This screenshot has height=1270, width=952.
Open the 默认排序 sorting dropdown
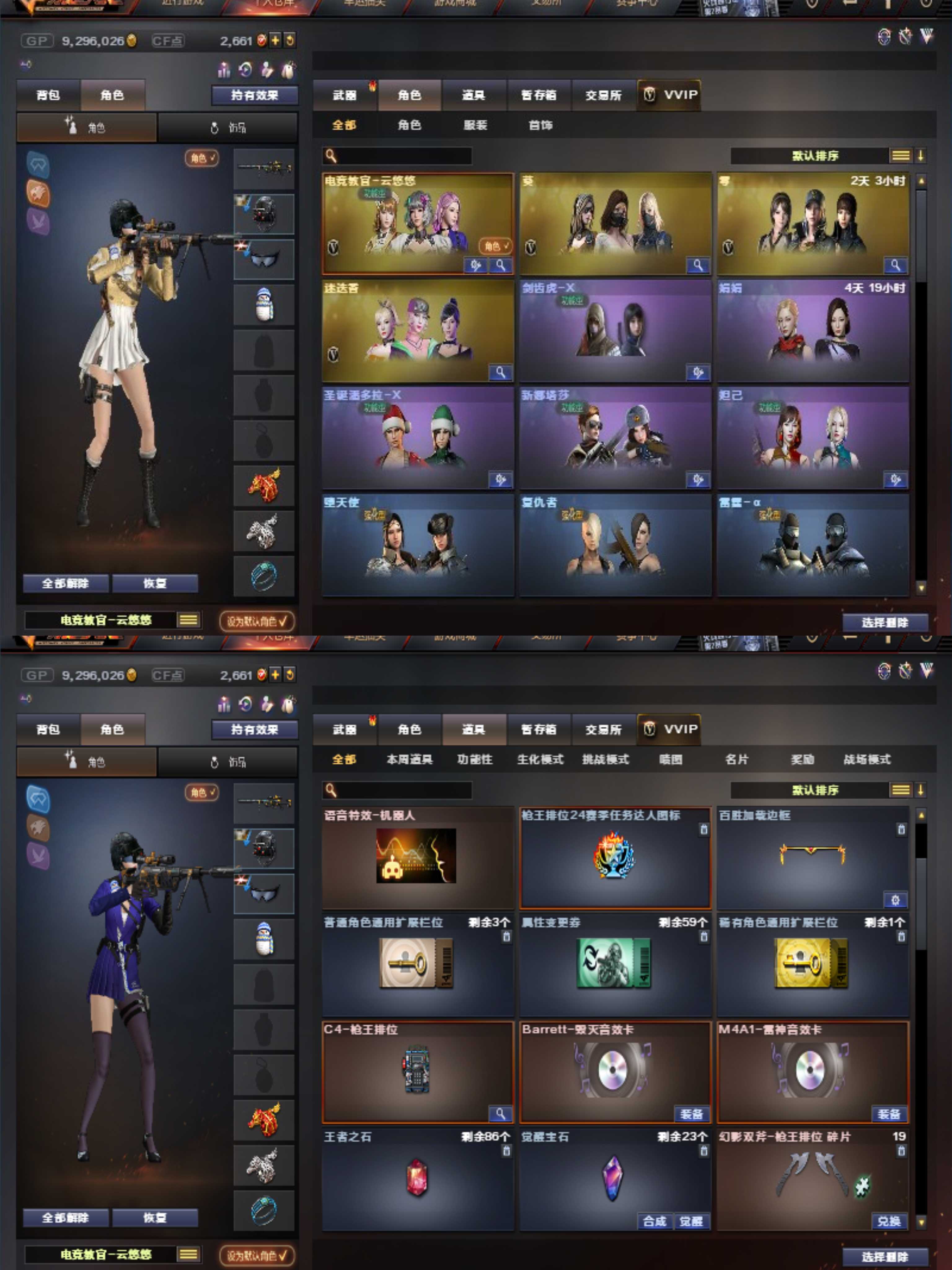(815, 155)
